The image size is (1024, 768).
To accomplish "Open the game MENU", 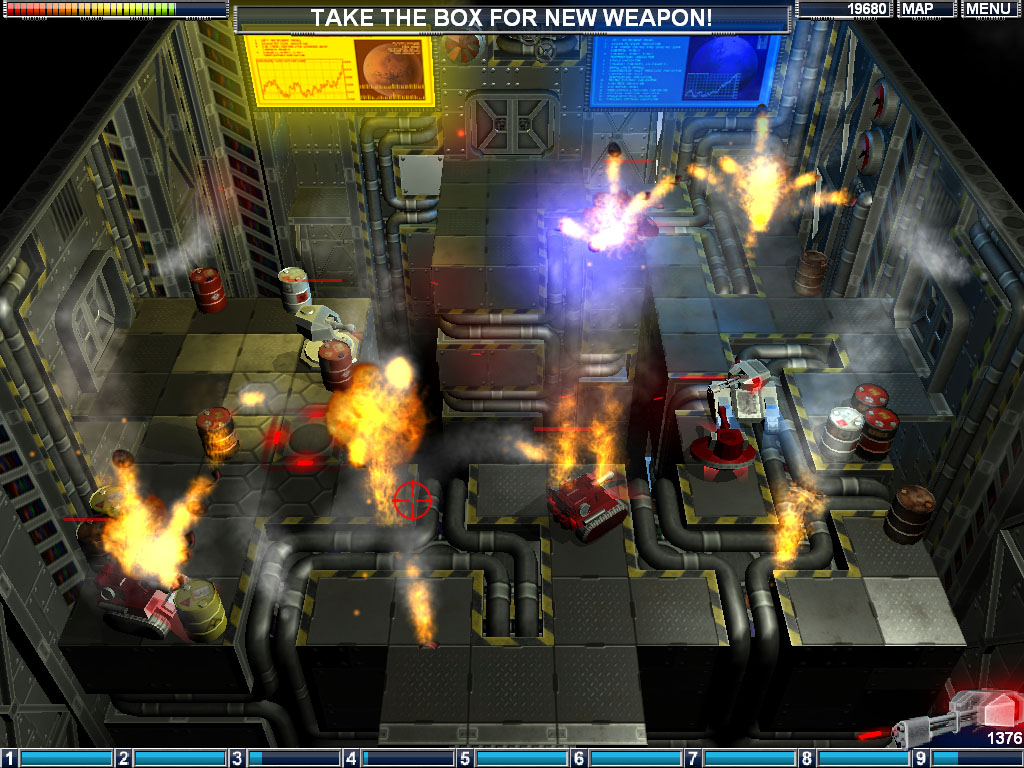I will click(988, 9).
